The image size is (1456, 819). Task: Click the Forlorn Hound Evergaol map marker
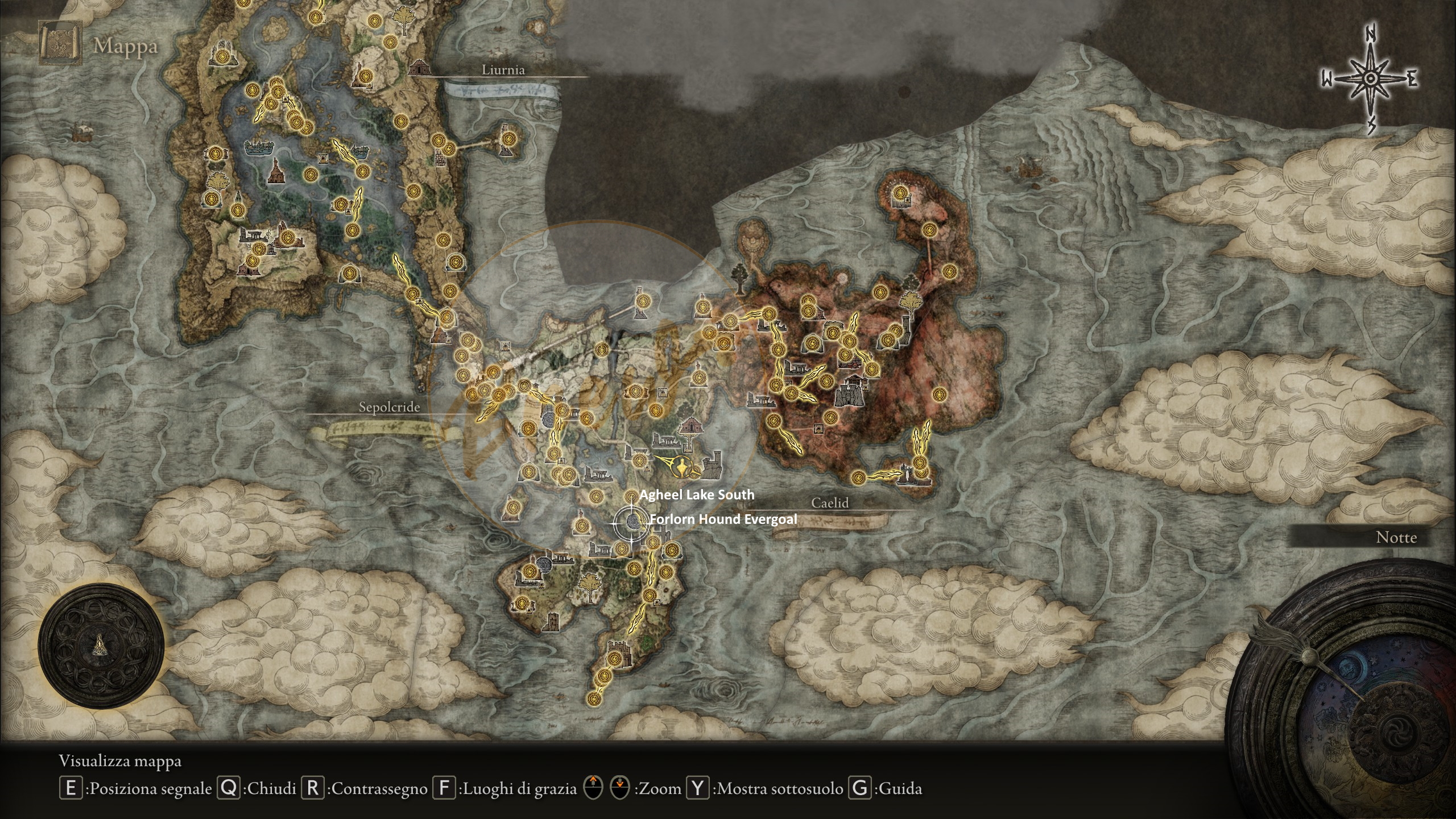[631, 521]
